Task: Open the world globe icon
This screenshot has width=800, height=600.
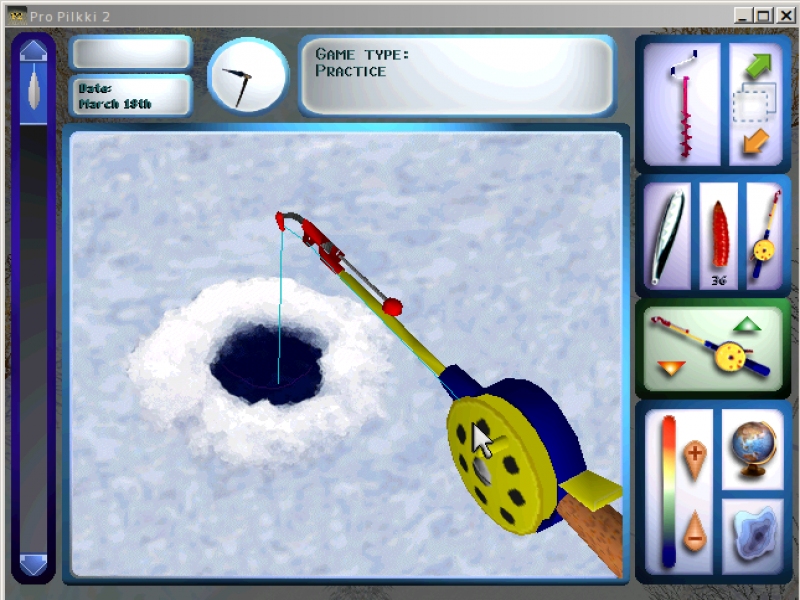Action: click(752, 448)
